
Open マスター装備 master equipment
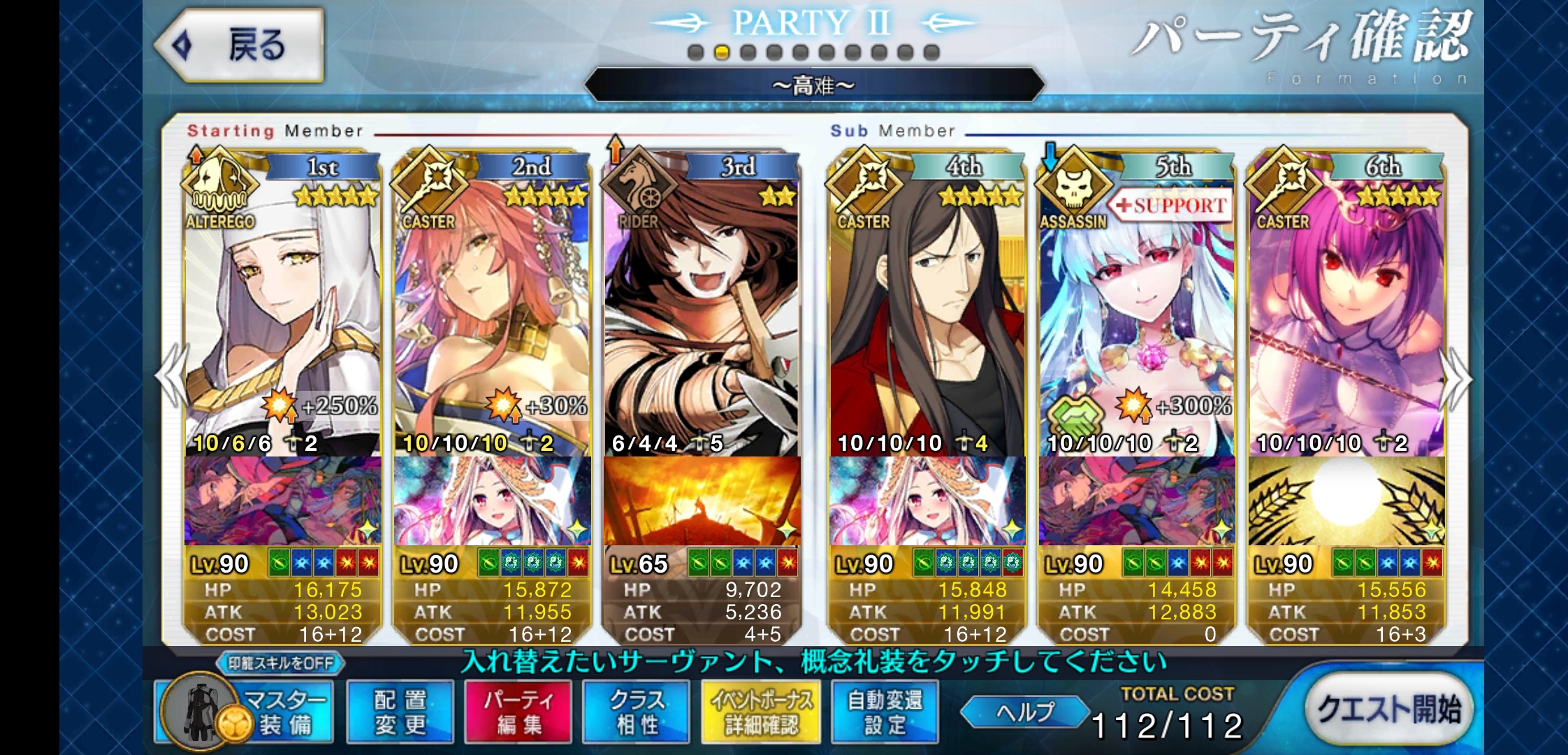point(245,712)
